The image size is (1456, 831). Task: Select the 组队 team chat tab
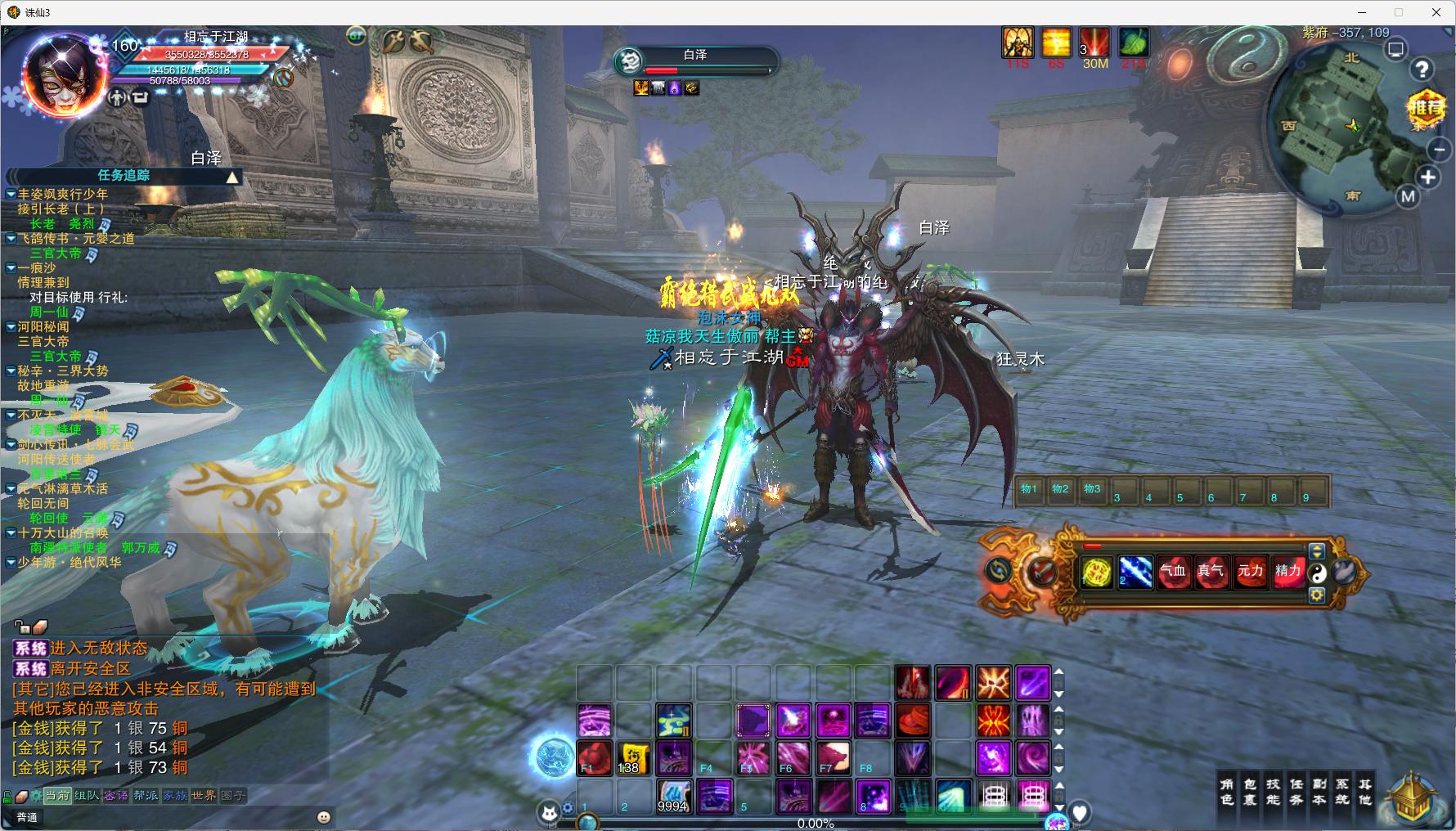[x=87, y=795]
